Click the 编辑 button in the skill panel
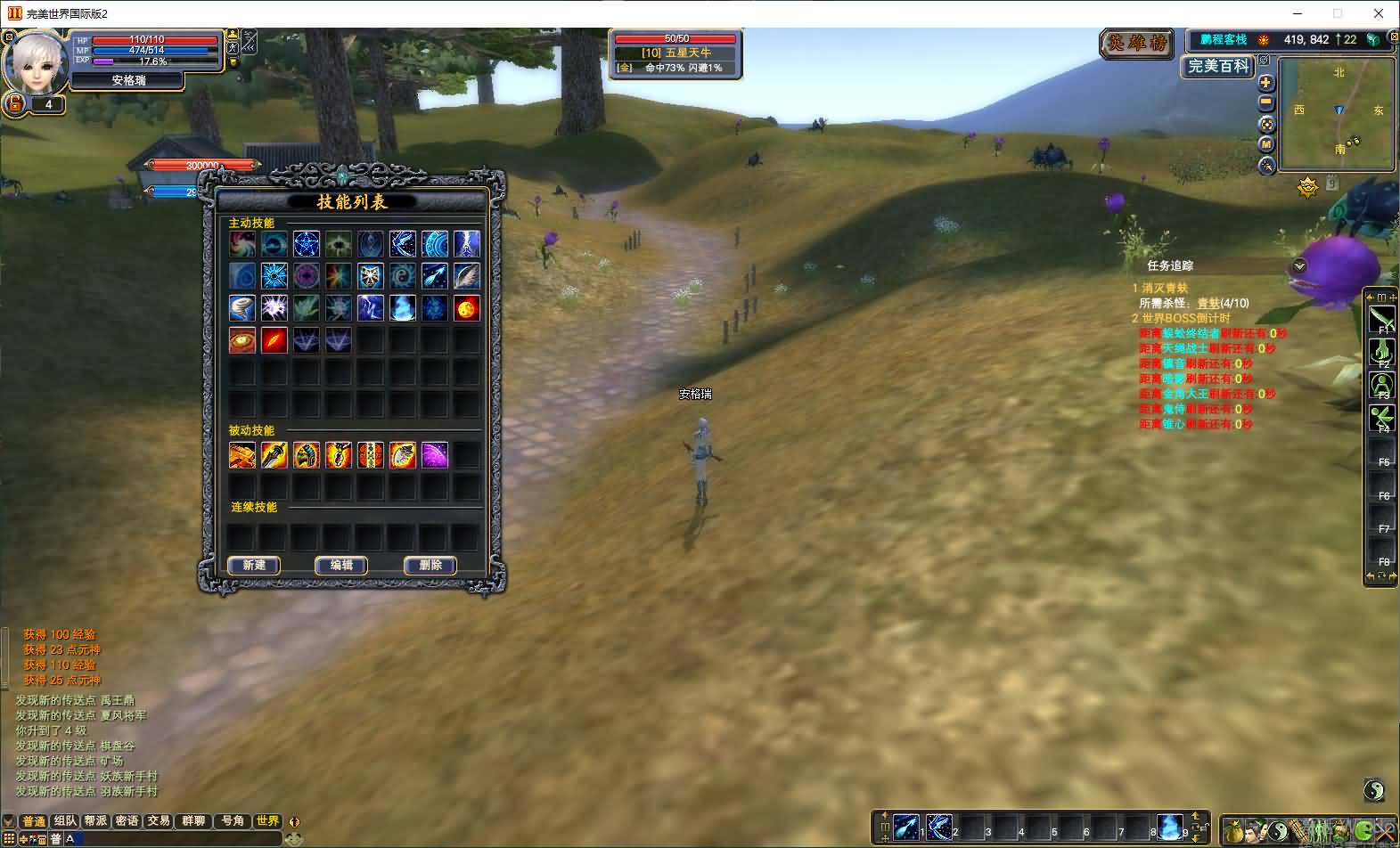The width and height of the screenshot is (1400, 848). coord(341,565)
